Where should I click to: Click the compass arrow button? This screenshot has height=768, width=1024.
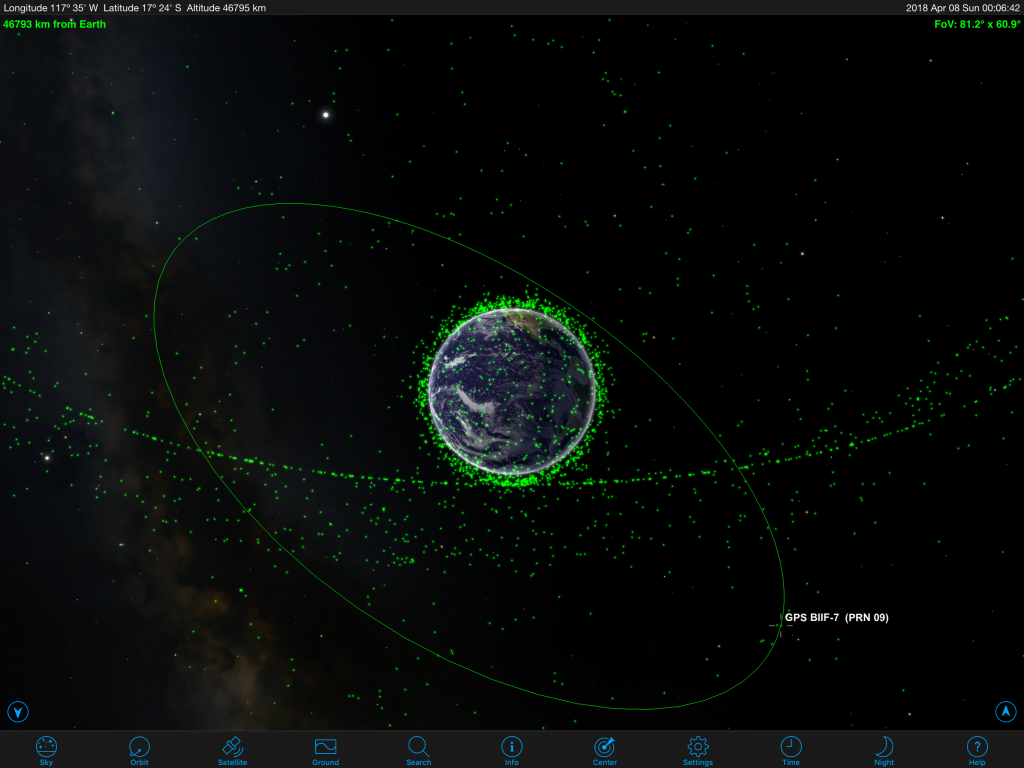pyautogui.click(x=1005, y=711)
